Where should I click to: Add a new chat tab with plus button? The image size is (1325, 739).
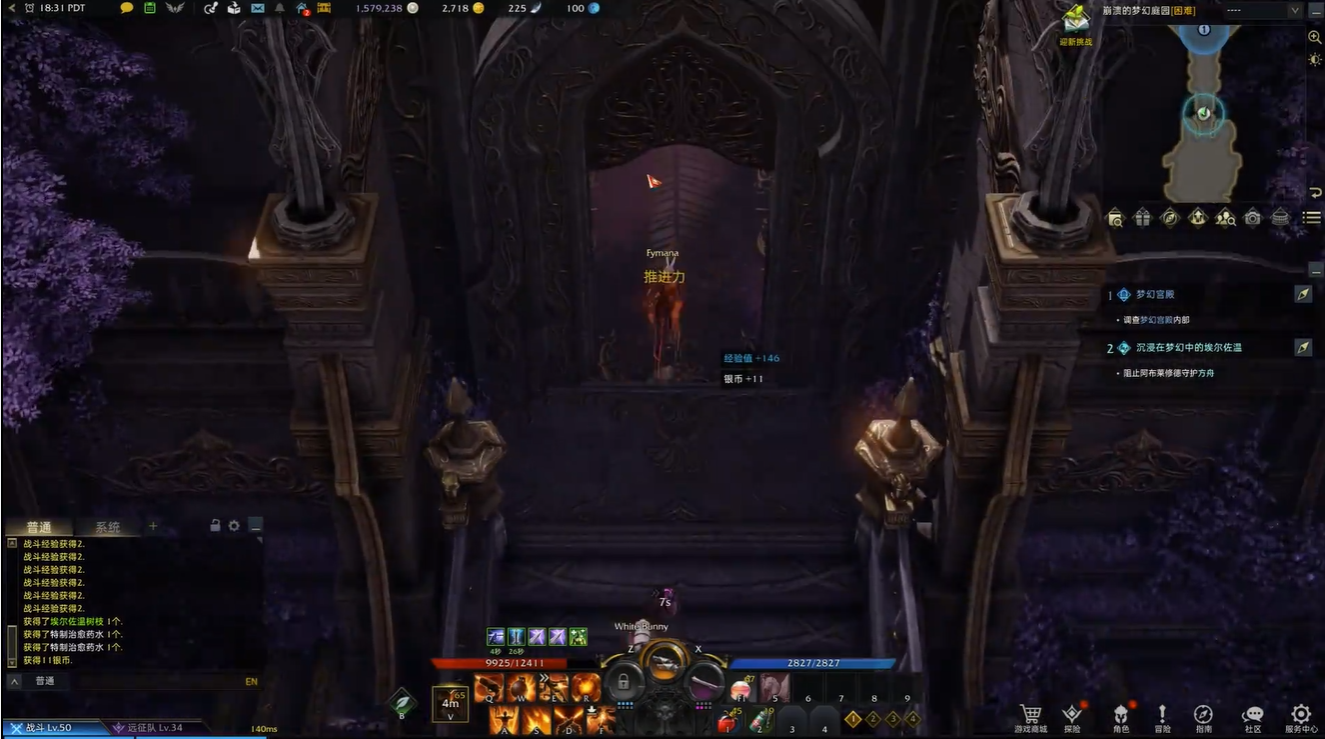[x=153, y=526]
